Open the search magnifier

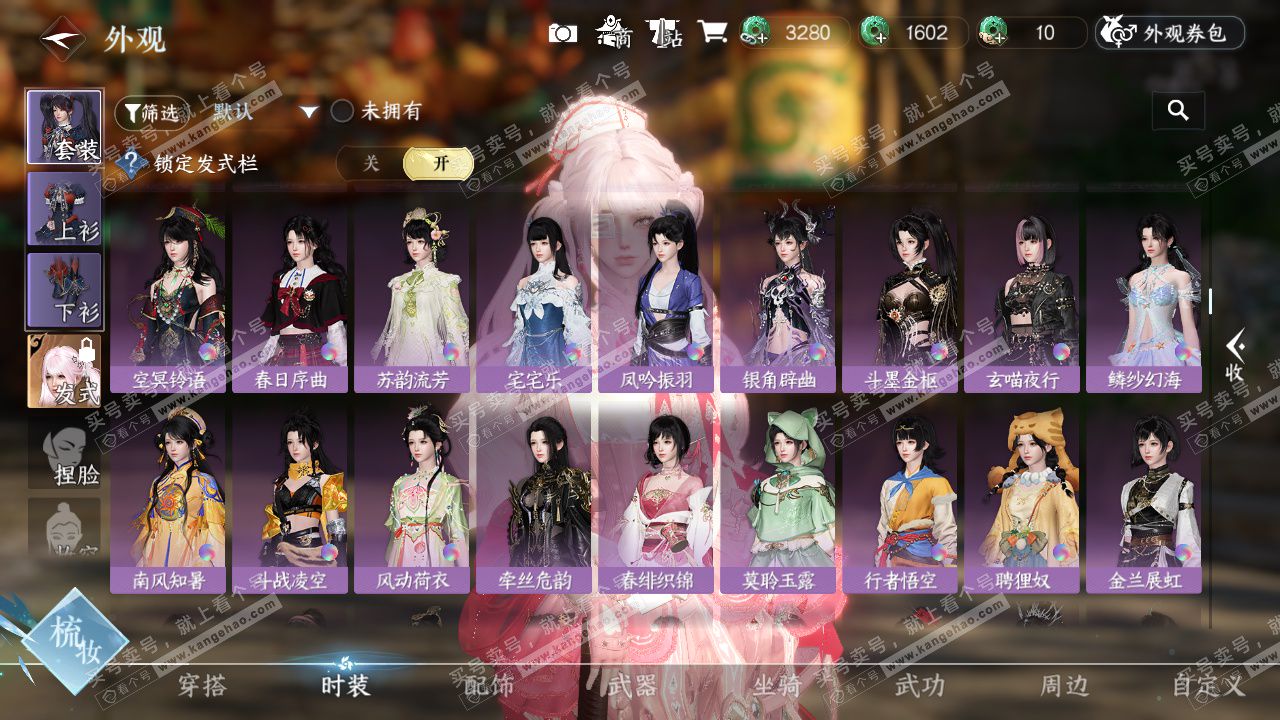[1178, 111]
